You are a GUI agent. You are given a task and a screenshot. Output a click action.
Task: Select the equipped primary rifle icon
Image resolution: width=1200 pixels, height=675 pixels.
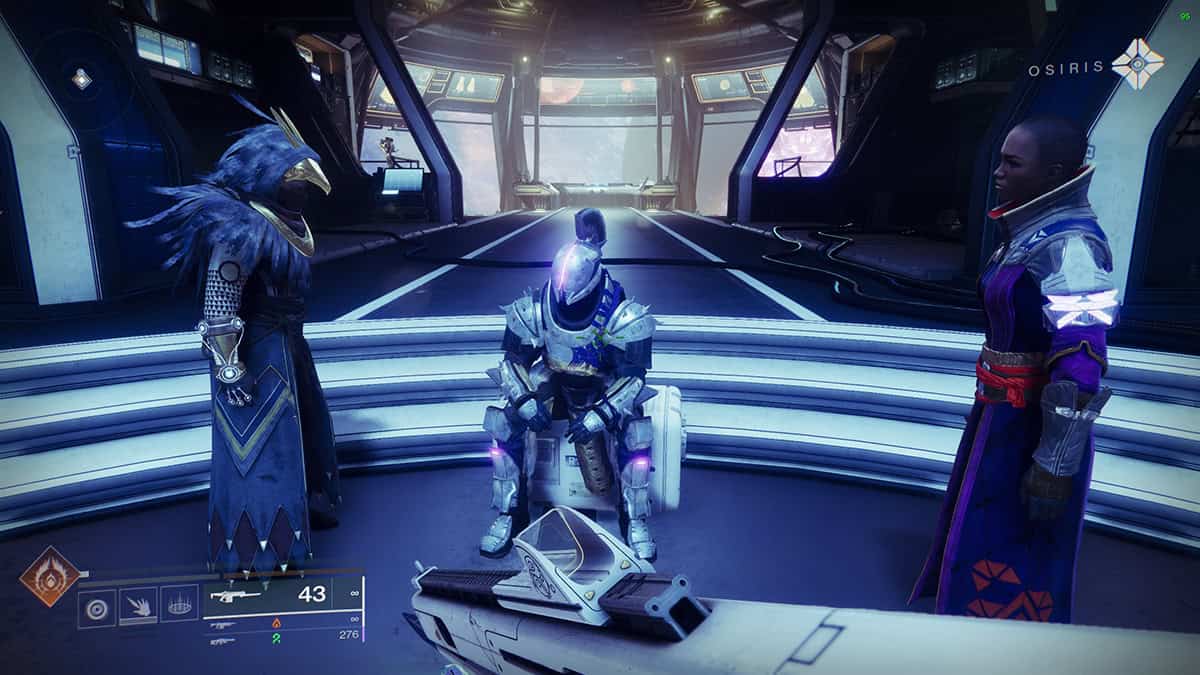(236, 596)
